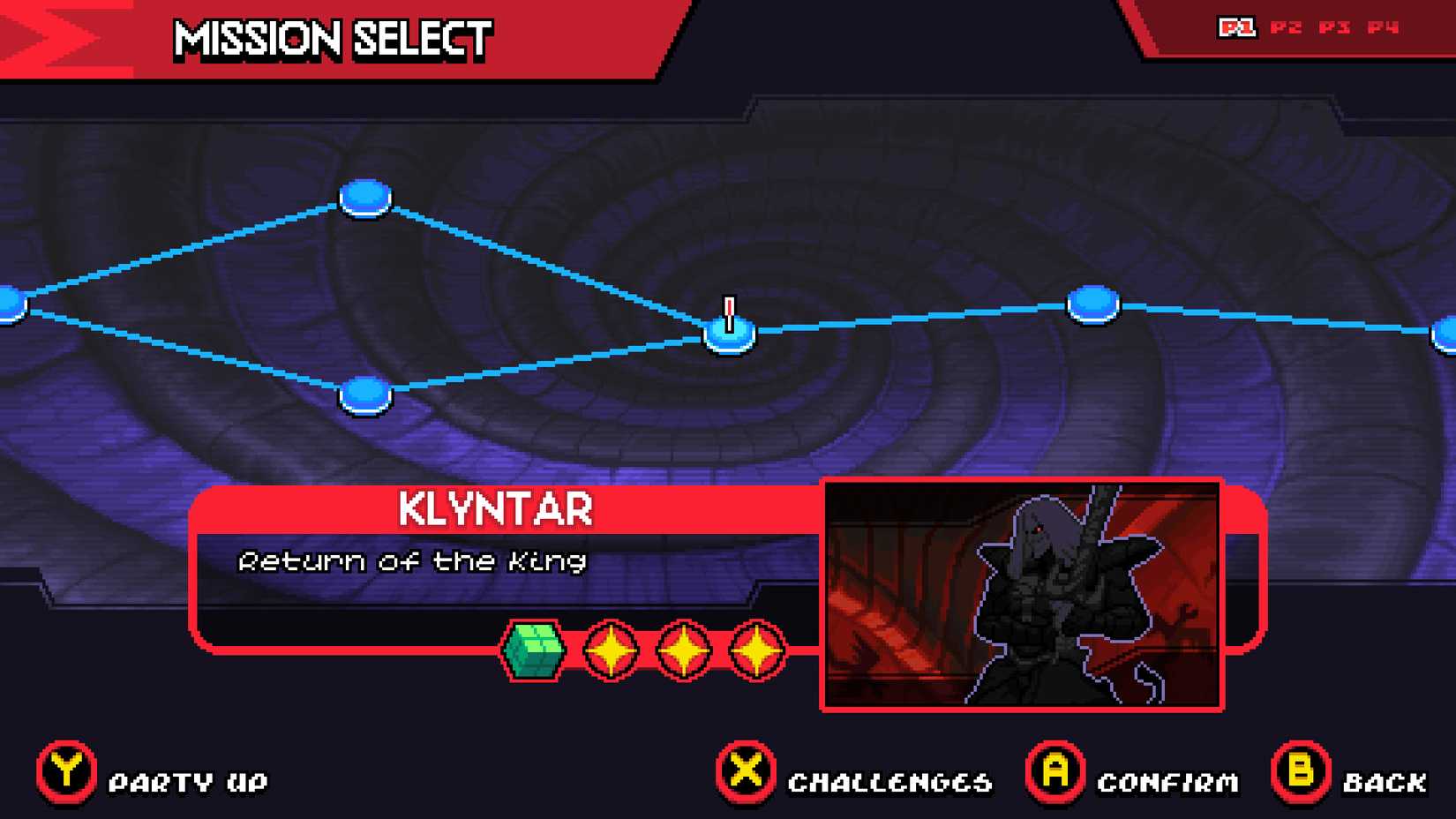Click the boss preview thumbnail image
The image size is (1456, 819).
(x=1024, y=594)
